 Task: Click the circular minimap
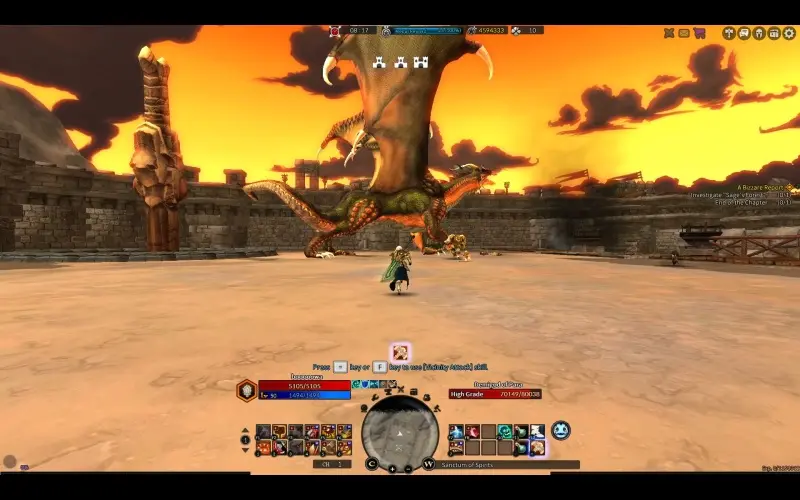click(x=400, y=431)
